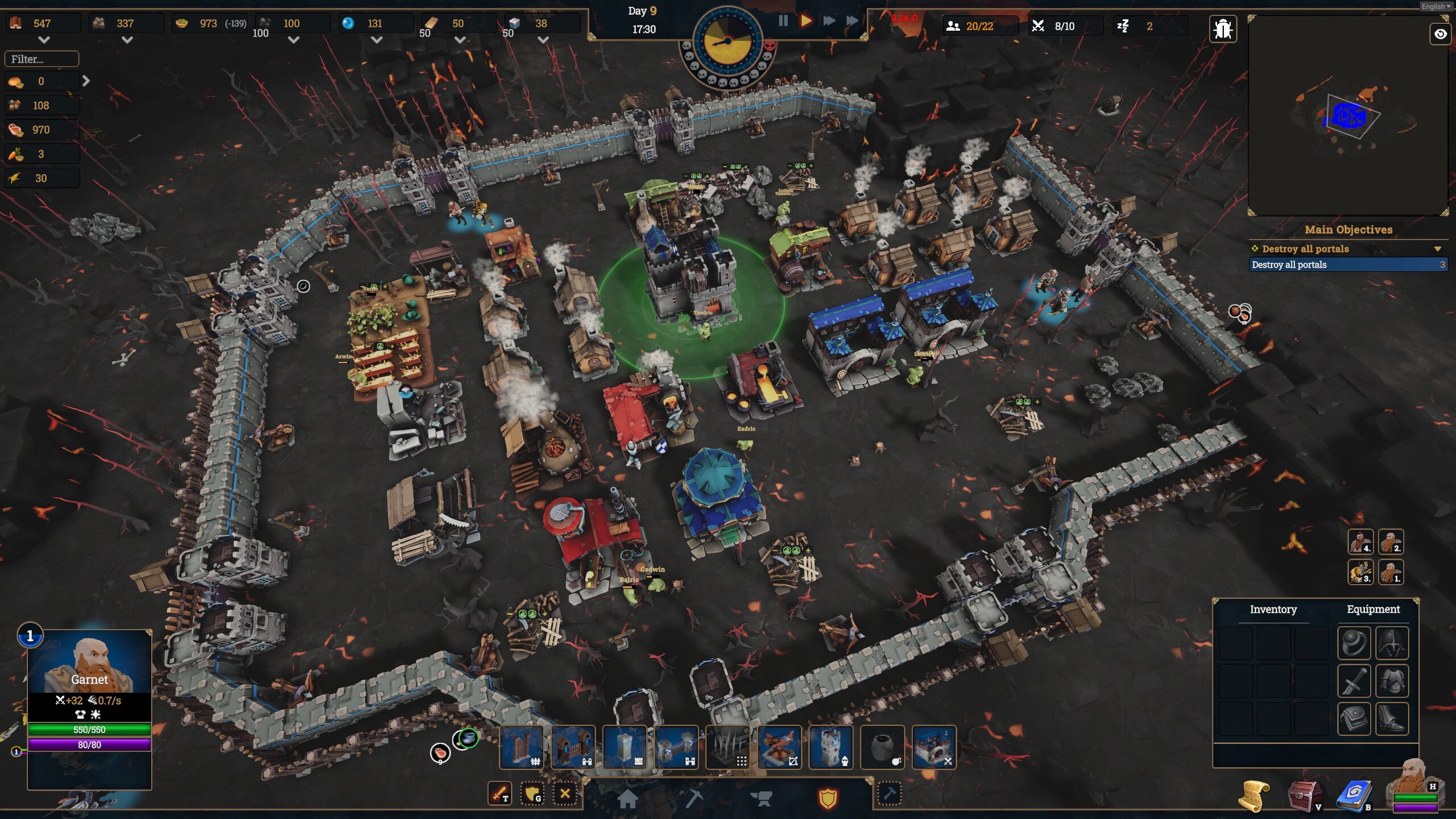Open the English language dropdown
The width and height of the screenshot is (1456, 819).
[x=1436, y=6]
